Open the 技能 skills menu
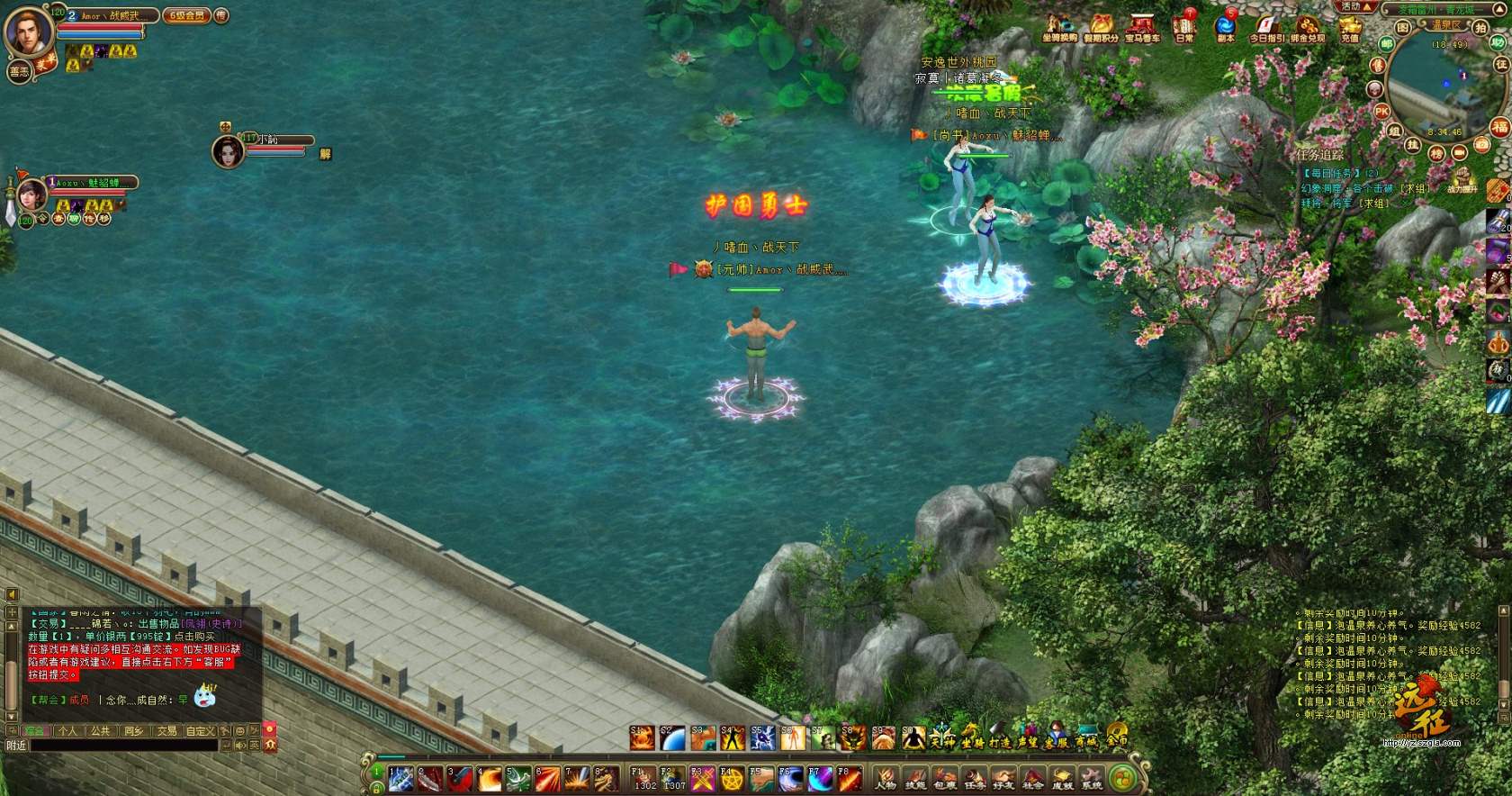 (916, 779)
